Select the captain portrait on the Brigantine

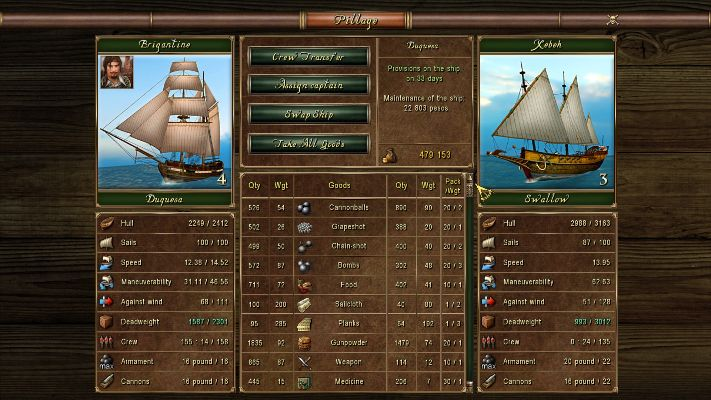(x=116, y=72)
